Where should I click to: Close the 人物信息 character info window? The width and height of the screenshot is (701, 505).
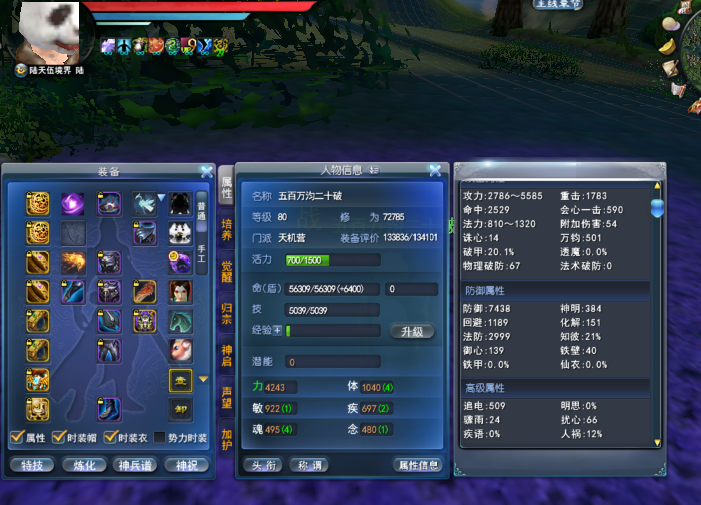click(435, 171)
